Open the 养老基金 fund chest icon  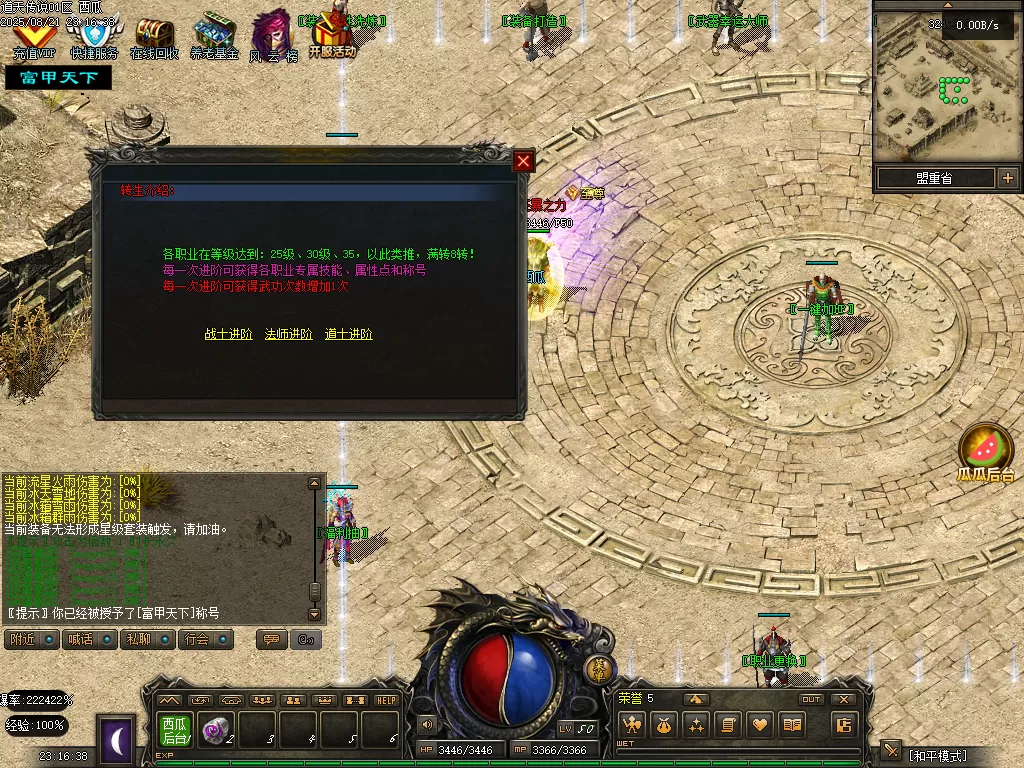tap(214, 38)
